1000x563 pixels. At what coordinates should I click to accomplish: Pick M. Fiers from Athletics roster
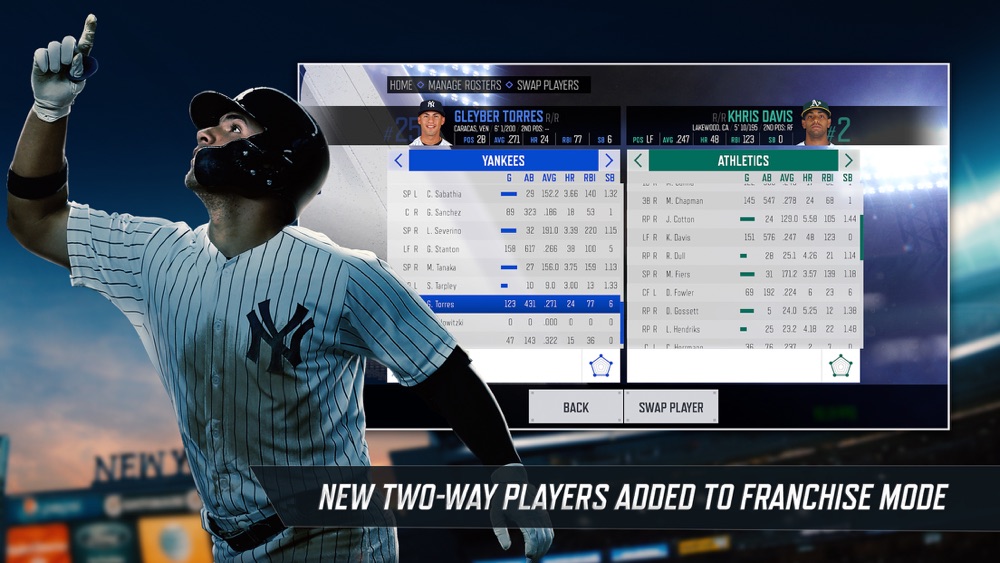(744, 274)
